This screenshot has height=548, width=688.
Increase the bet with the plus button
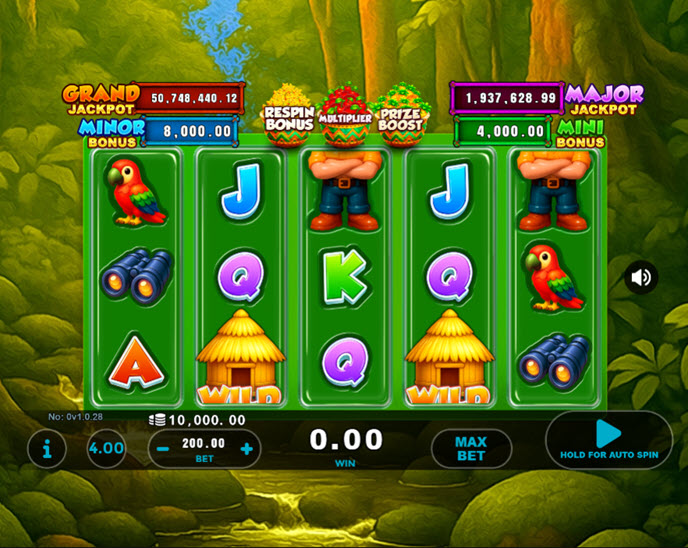(x=247, y=449)
